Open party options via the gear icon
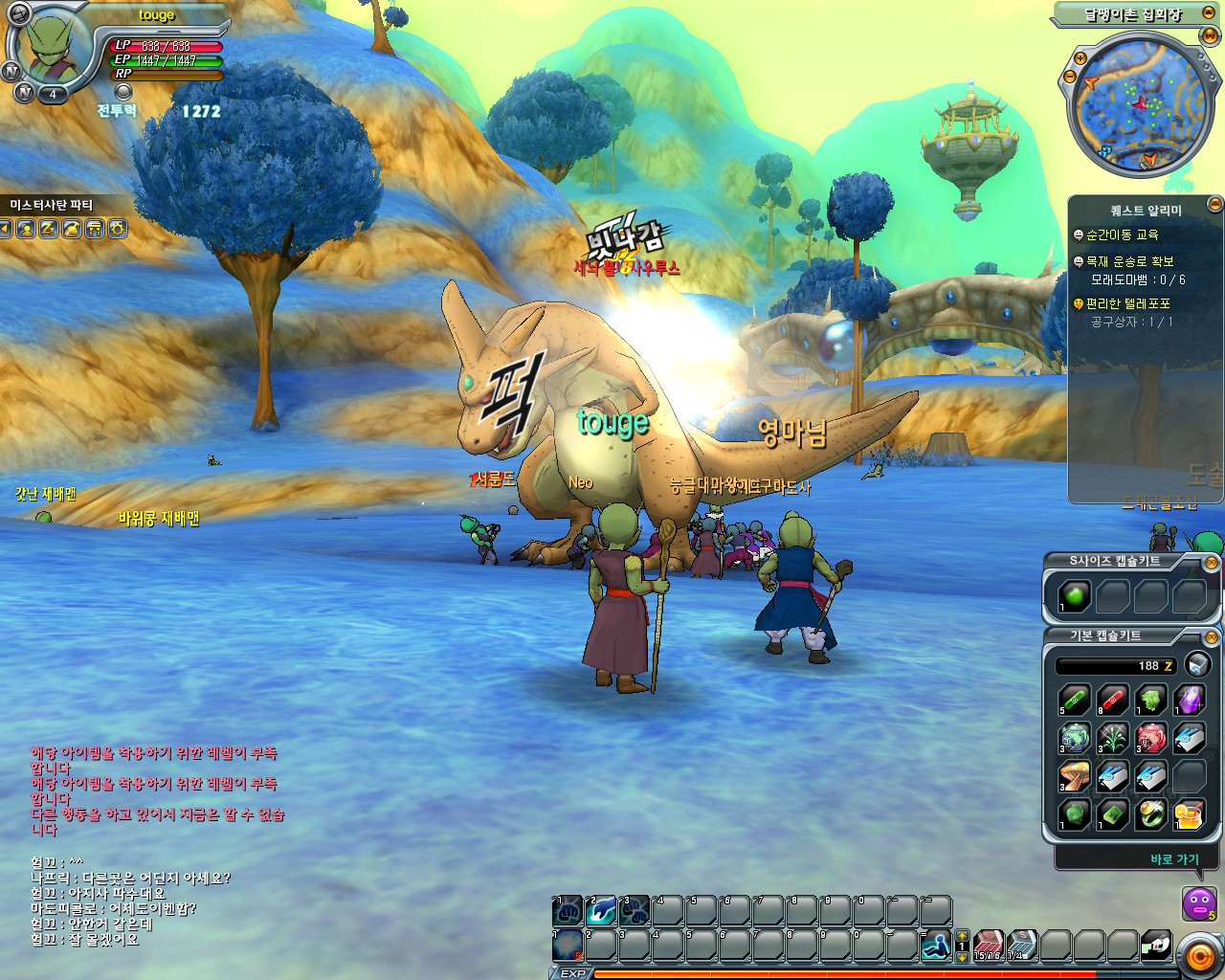 (117, 229)
